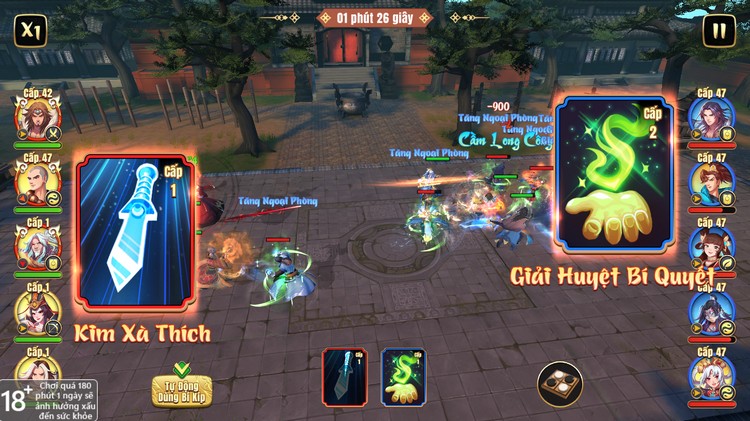Select the large Giải Huyệt Bí Quyết card

click(x=615, y=176)
